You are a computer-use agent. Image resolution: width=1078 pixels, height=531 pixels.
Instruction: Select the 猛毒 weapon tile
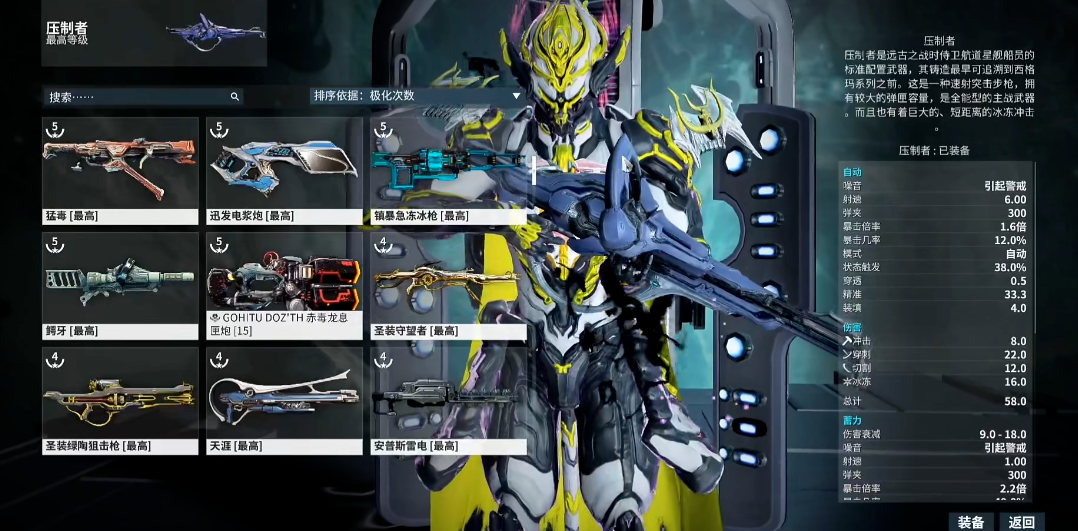121,170
